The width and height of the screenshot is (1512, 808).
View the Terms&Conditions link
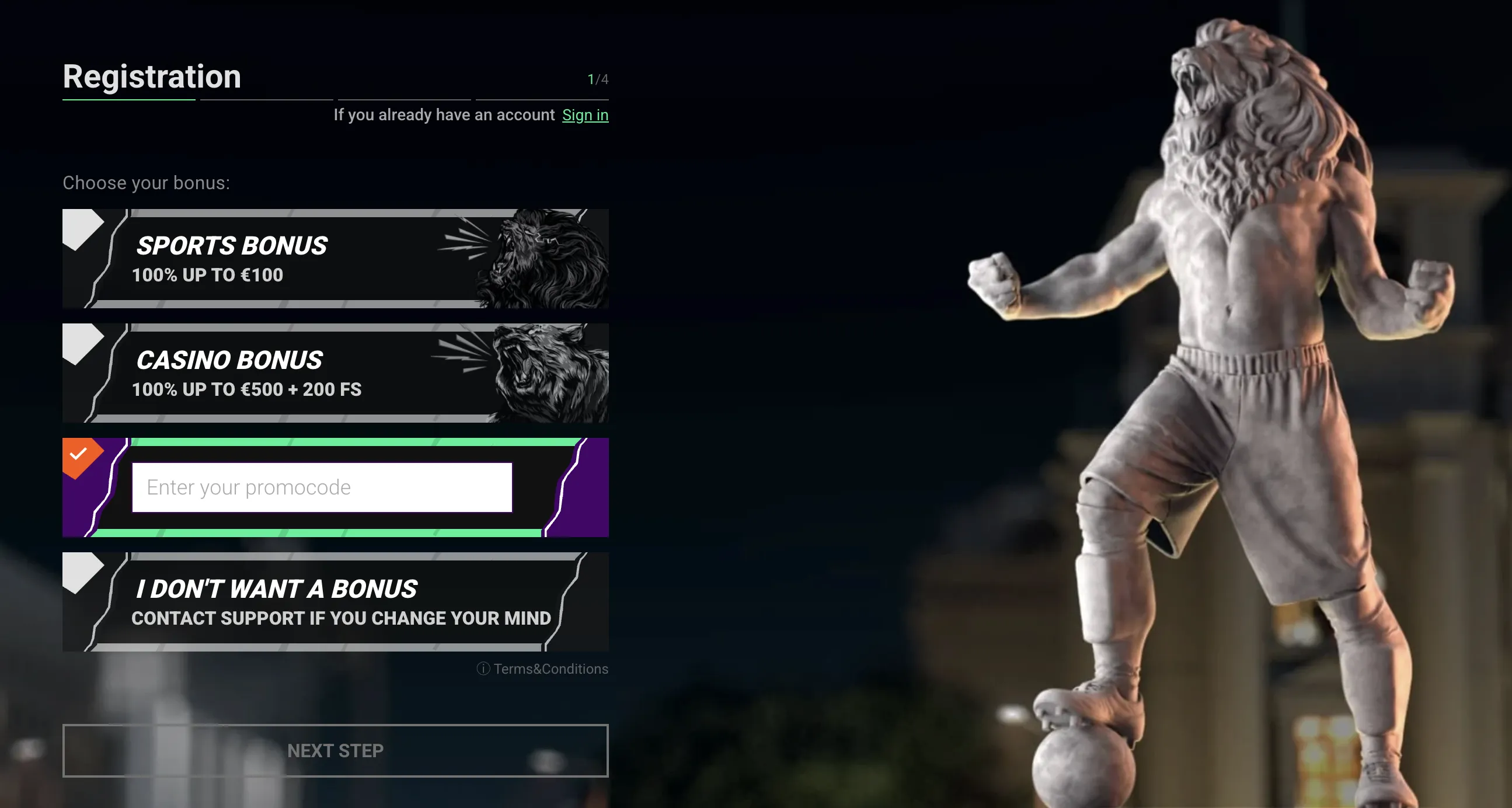[550, 669]
